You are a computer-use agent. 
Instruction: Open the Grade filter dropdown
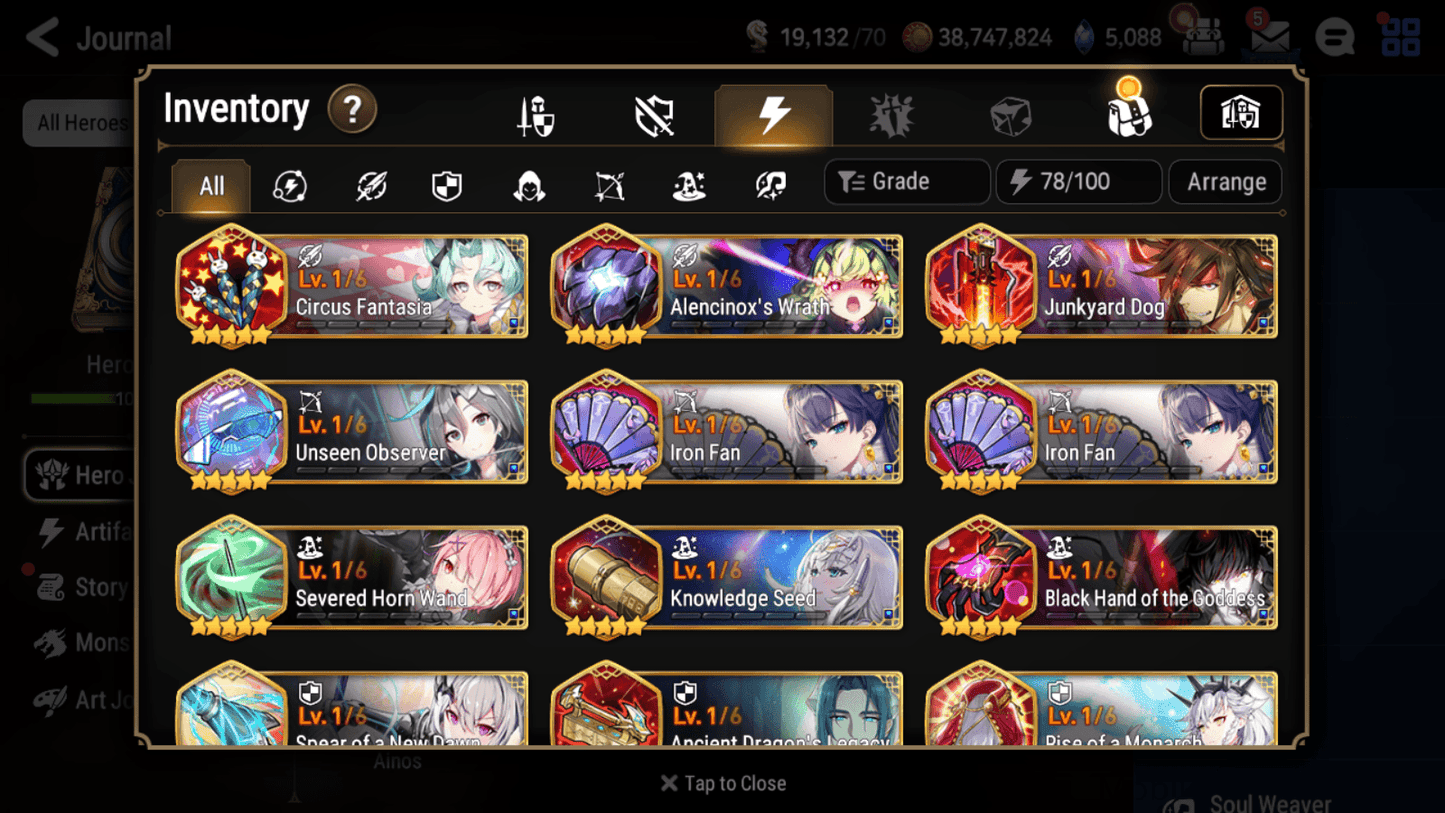(x=906, y=181)
